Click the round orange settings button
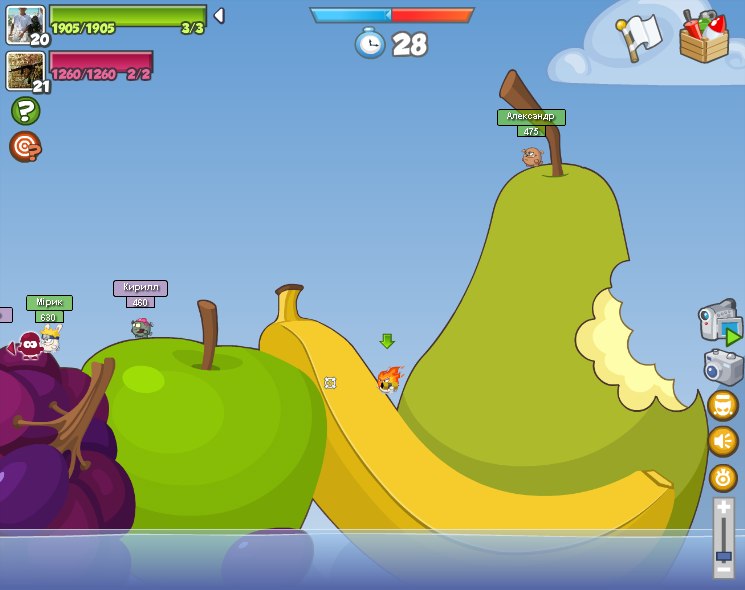 (723, 477)
